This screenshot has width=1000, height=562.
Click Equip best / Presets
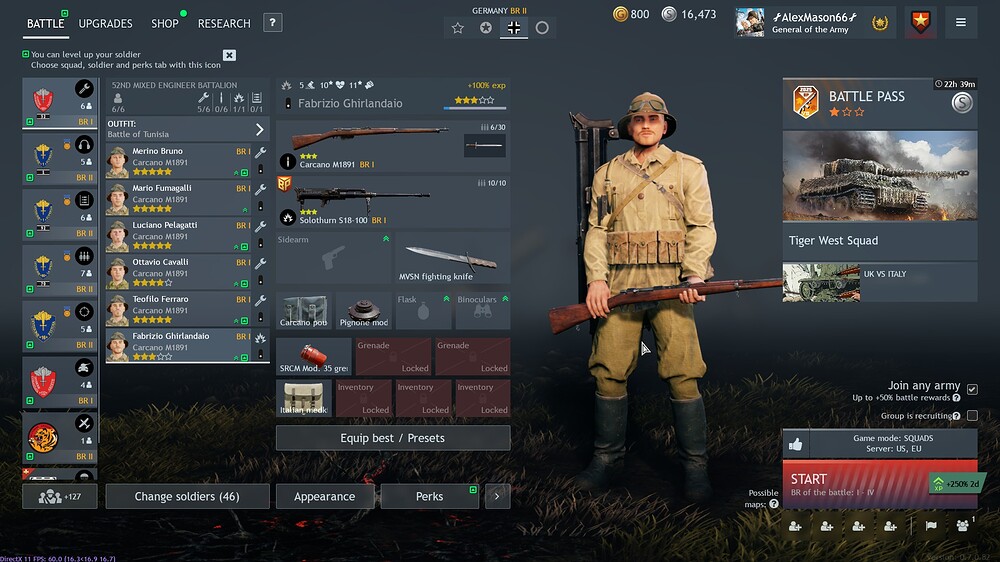392,438
